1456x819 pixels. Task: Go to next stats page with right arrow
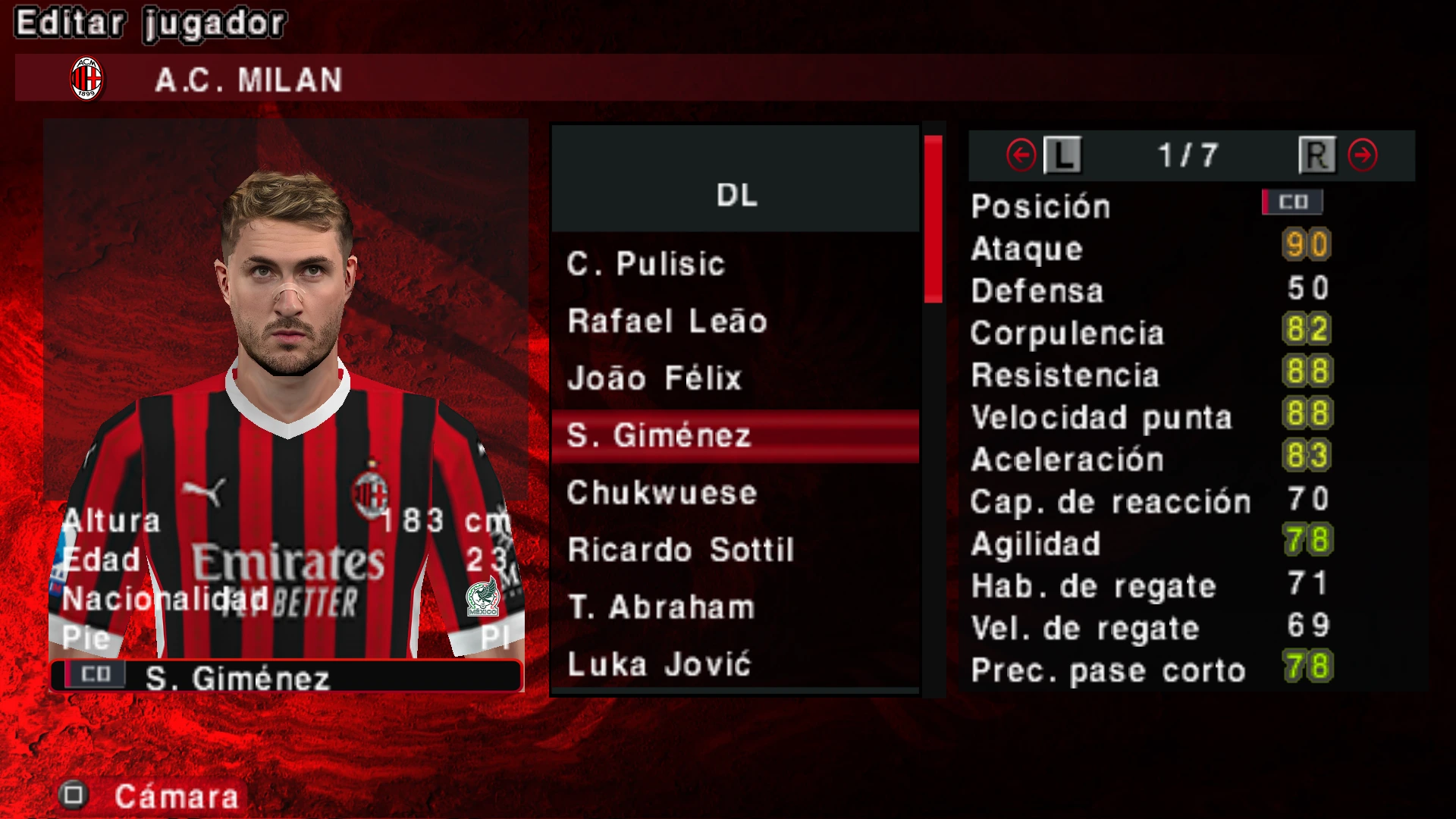click(1363, 155)
